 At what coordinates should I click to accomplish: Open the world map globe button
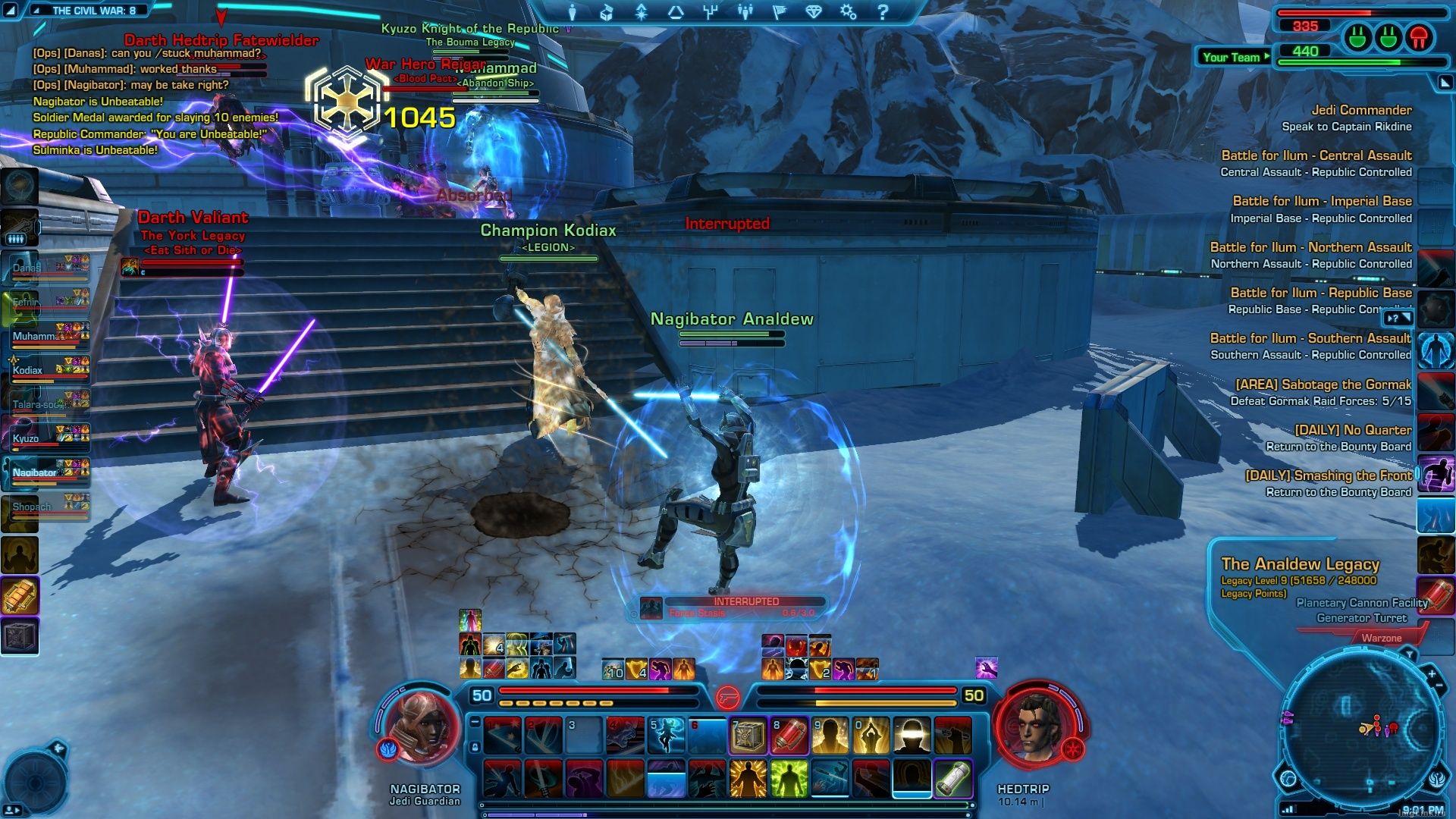tap(1288, 777)
